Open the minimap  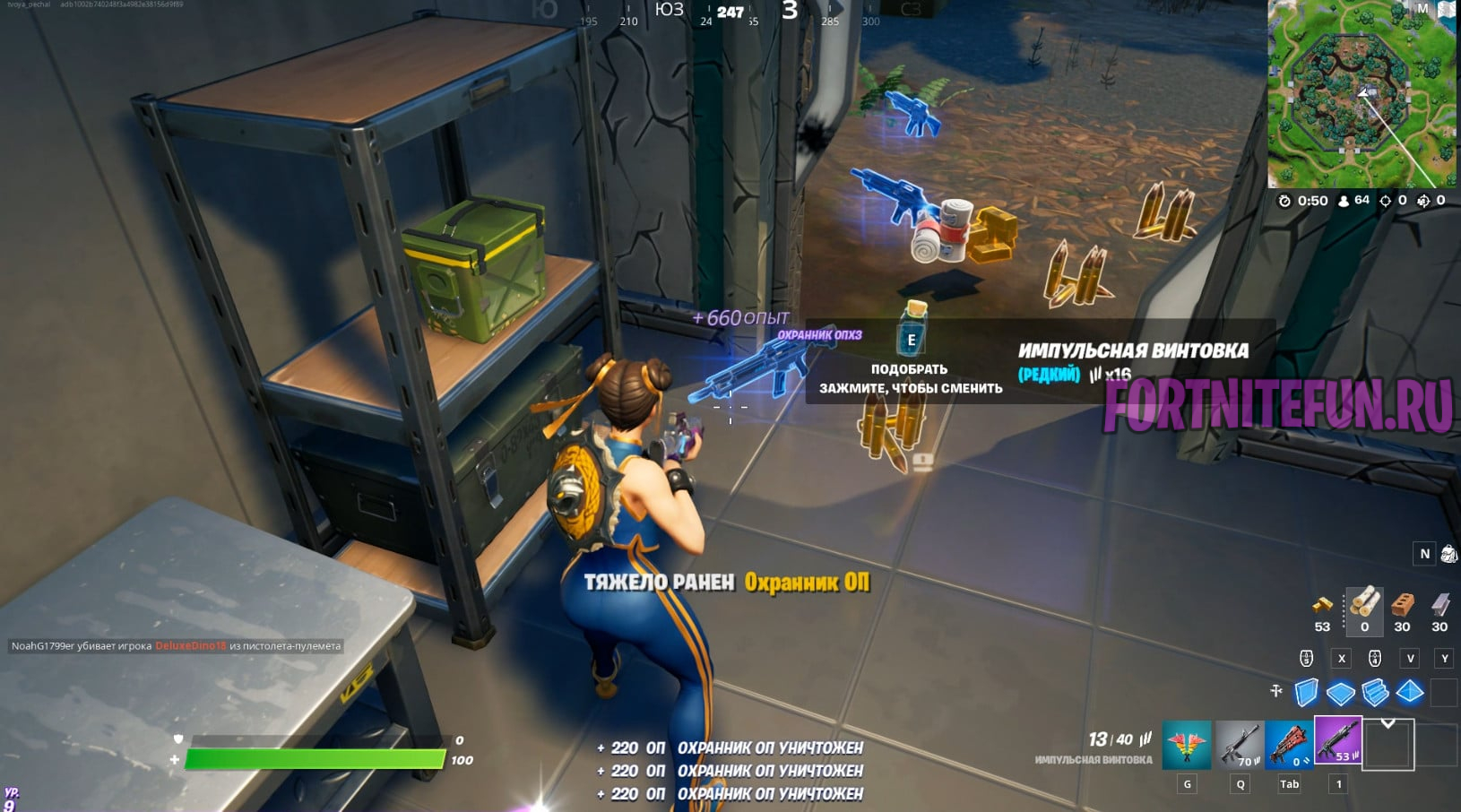point(1361,94)
